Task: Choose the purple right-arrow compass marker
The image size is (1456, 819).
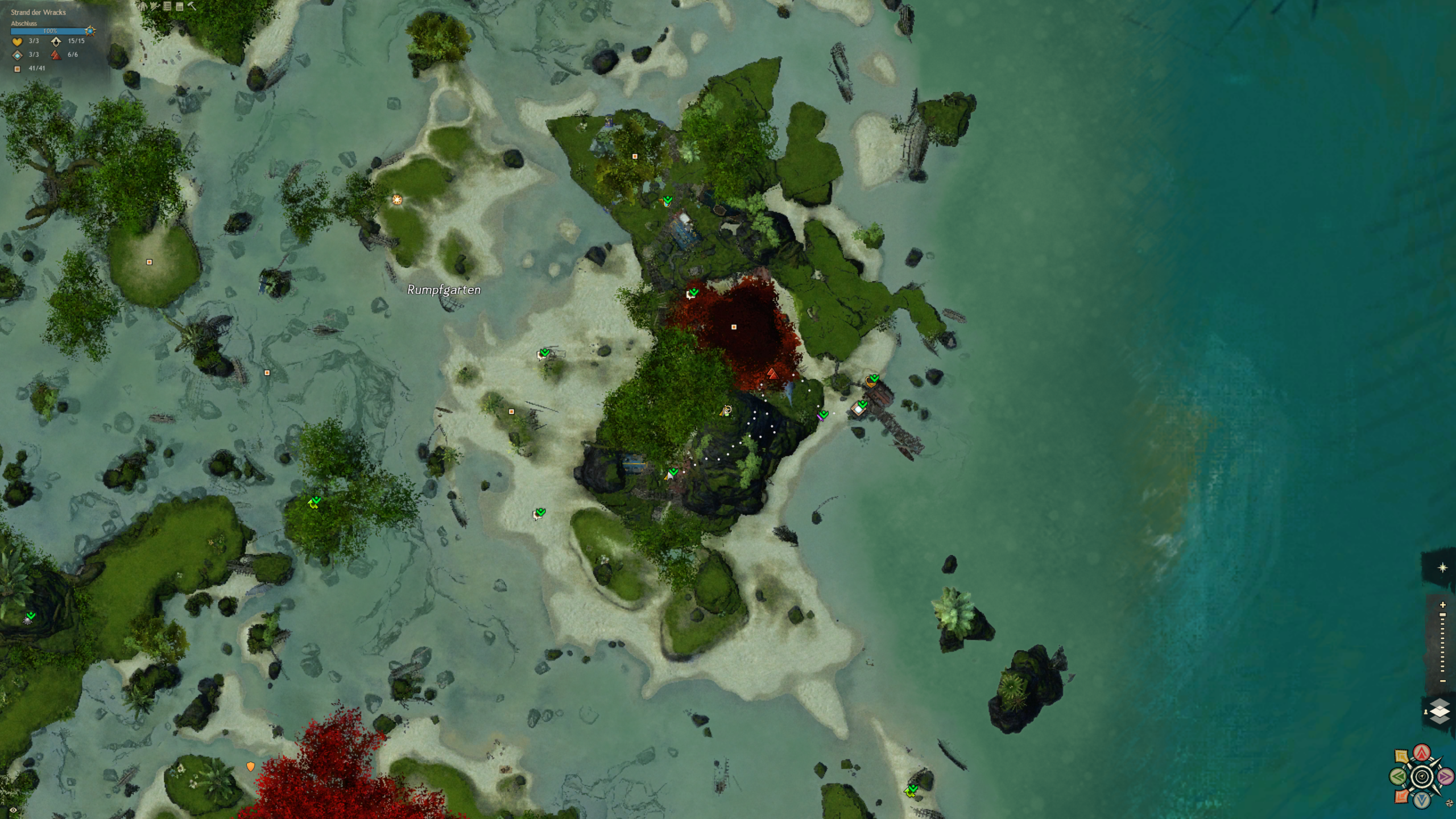Action: (1445, 776)
